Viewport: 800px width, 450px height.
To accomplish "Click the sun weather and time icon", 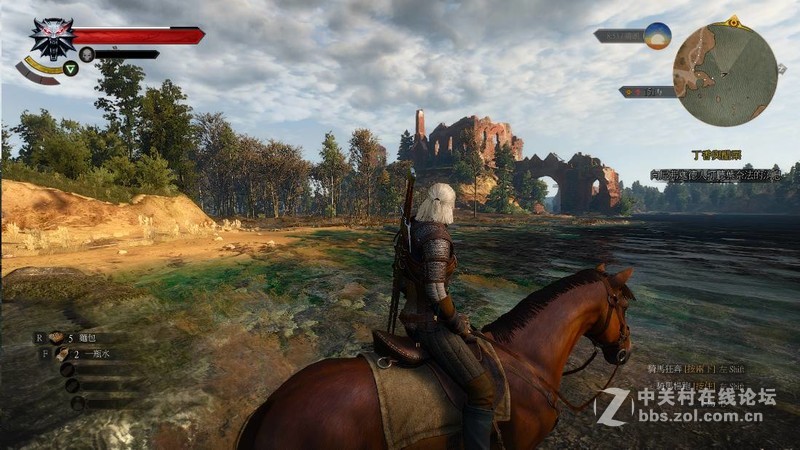I will [x=657, y=36].
